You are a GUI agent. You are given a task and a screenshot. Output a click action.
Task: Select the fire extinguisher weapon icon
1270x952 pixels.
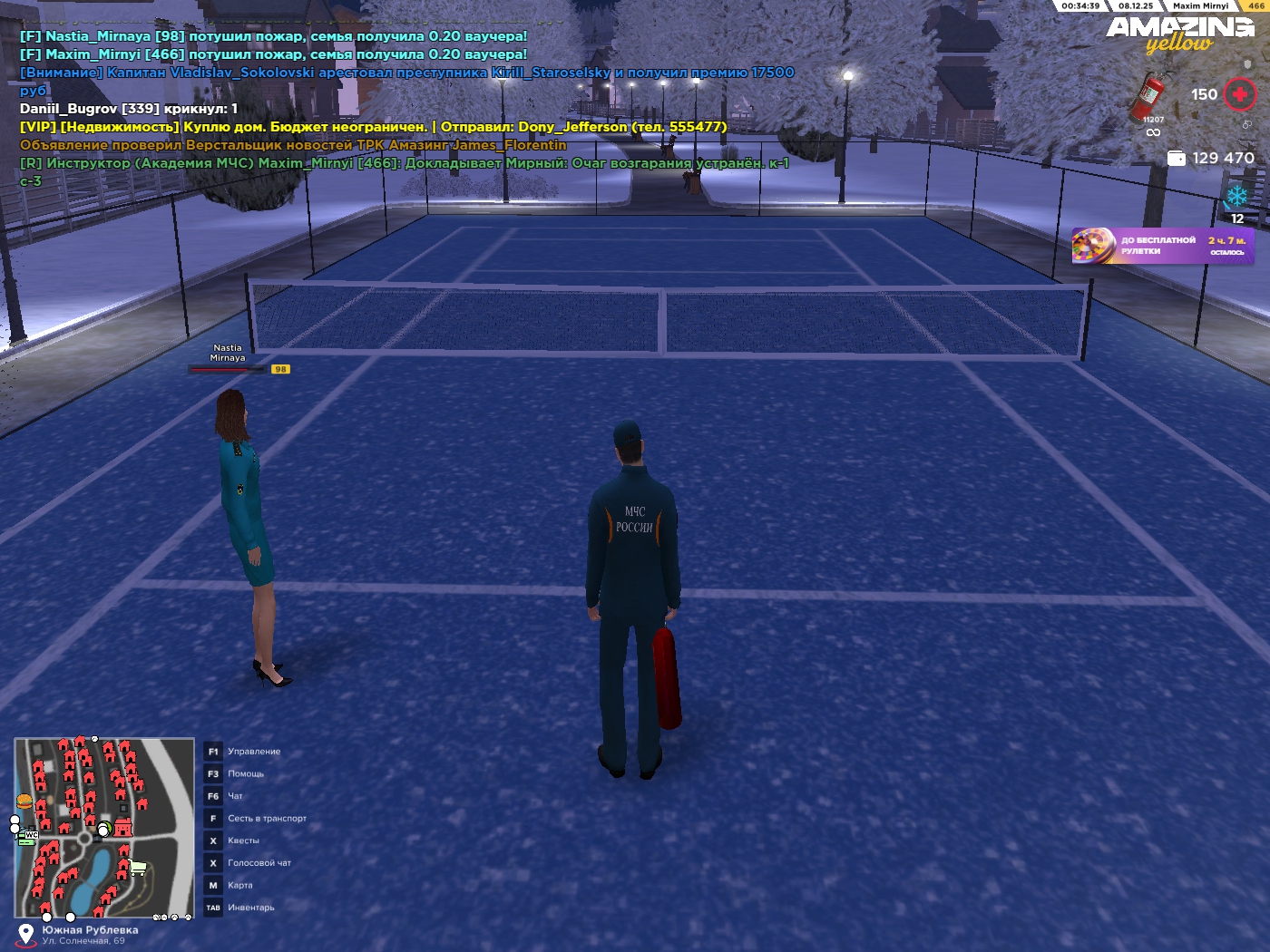[x=1149, y=97]
